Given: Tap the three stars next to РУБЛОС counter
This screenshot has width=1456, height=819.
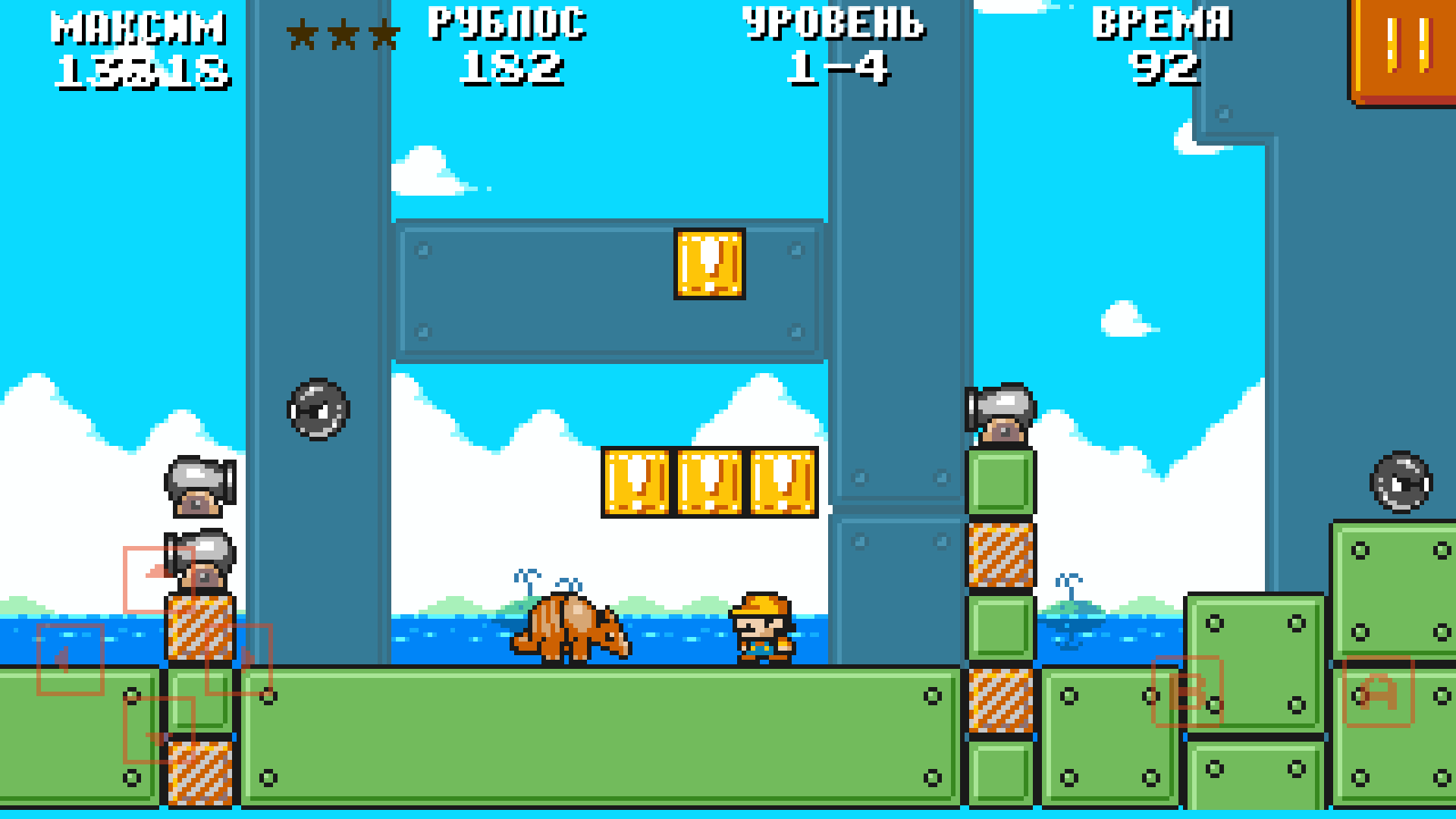Looking at the screenshot, I should tap(343, 34).
